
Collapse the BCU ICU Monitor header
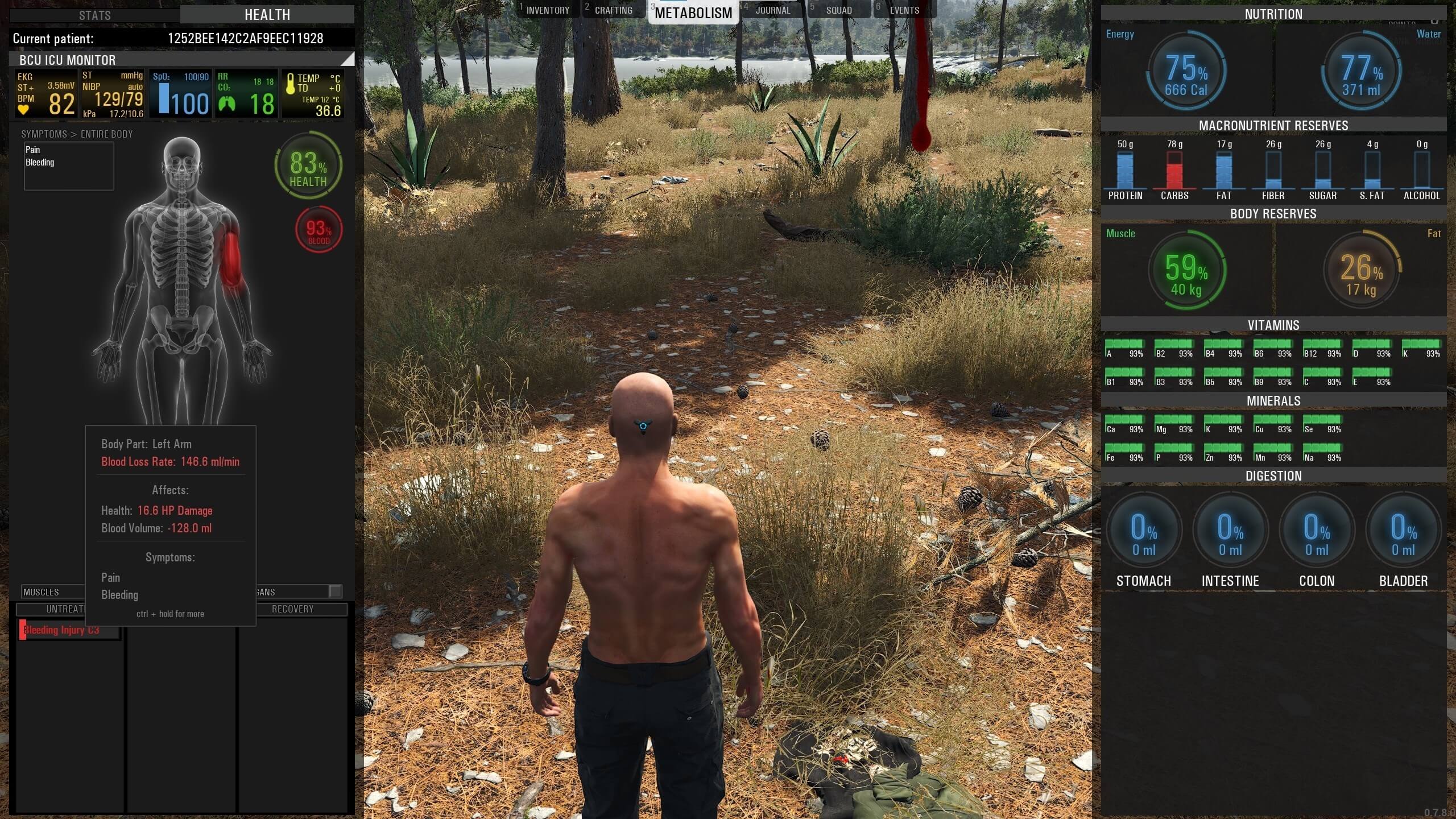(x=346, y=59)
